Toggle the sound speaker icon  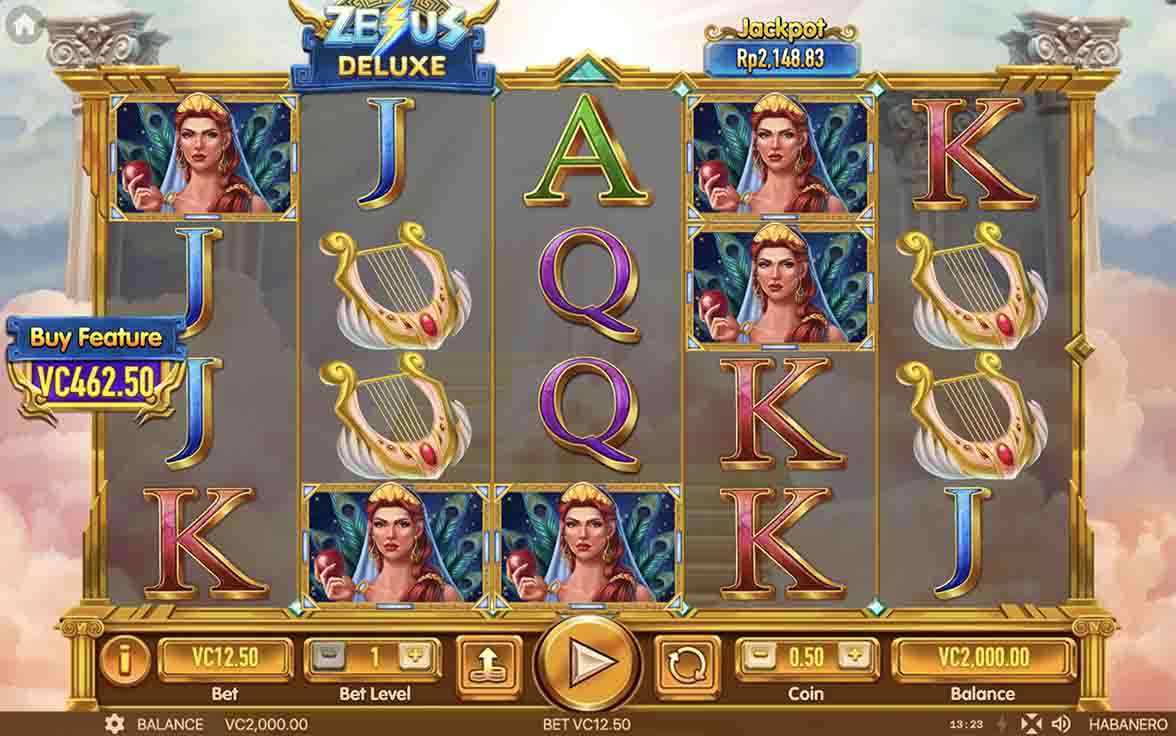(x=1062, y=724)
